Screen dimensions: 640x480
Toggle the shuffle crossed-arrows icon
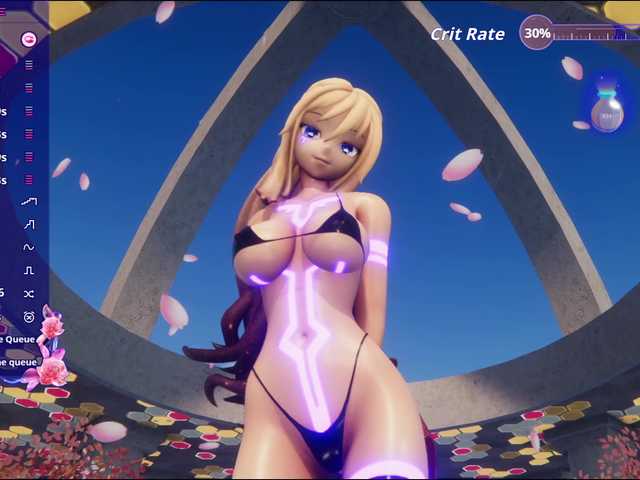tap(29, 293)
